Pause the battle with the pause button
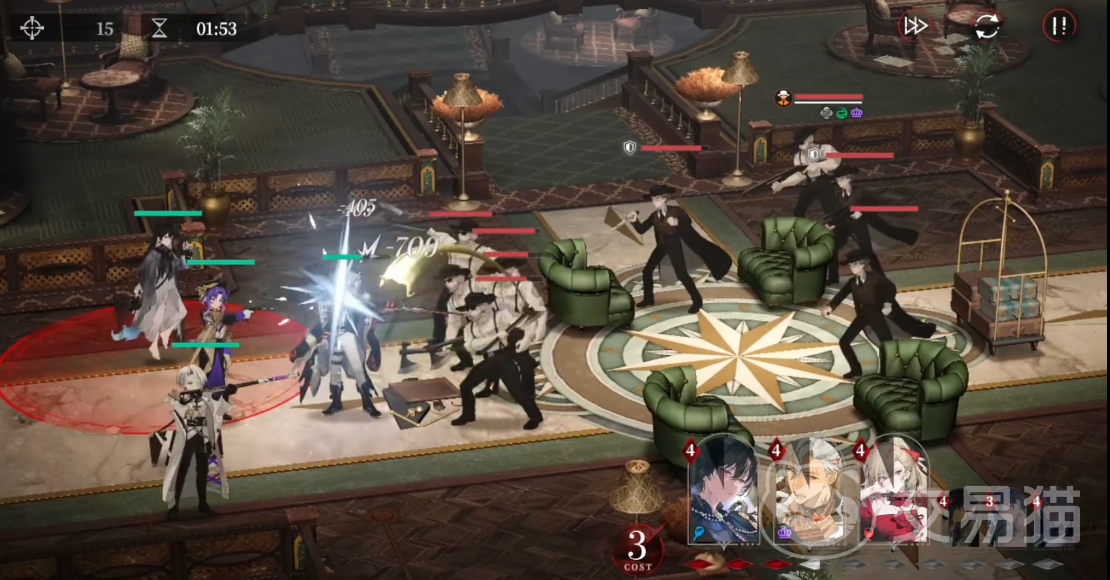 pos(1059,27)
